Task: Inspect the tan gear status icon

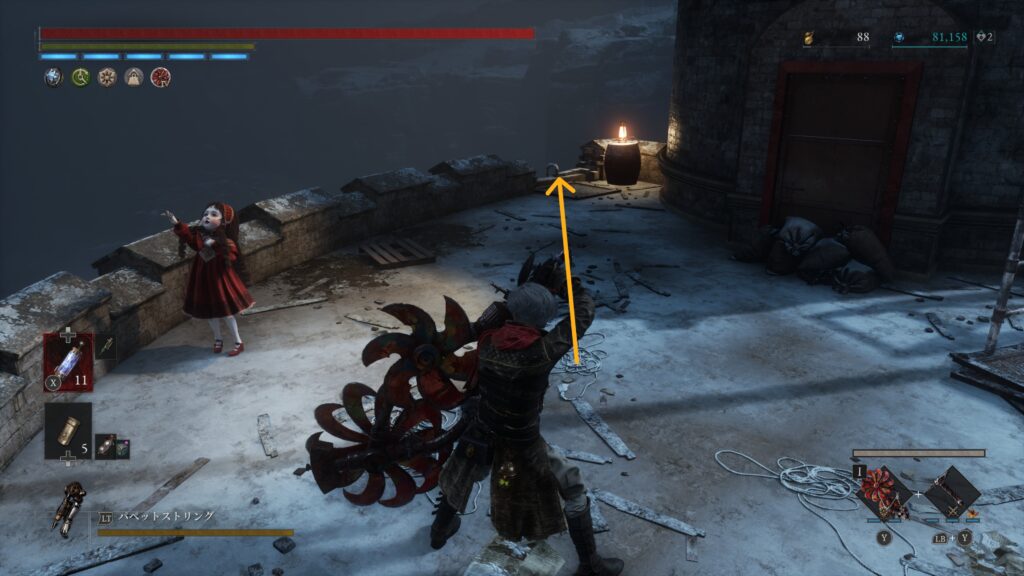Action: point(106,77)
